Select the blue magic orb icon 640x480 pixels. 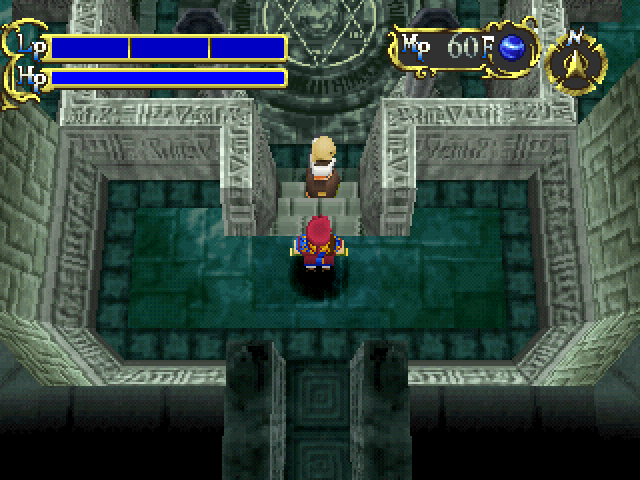(x=513, y=47)
